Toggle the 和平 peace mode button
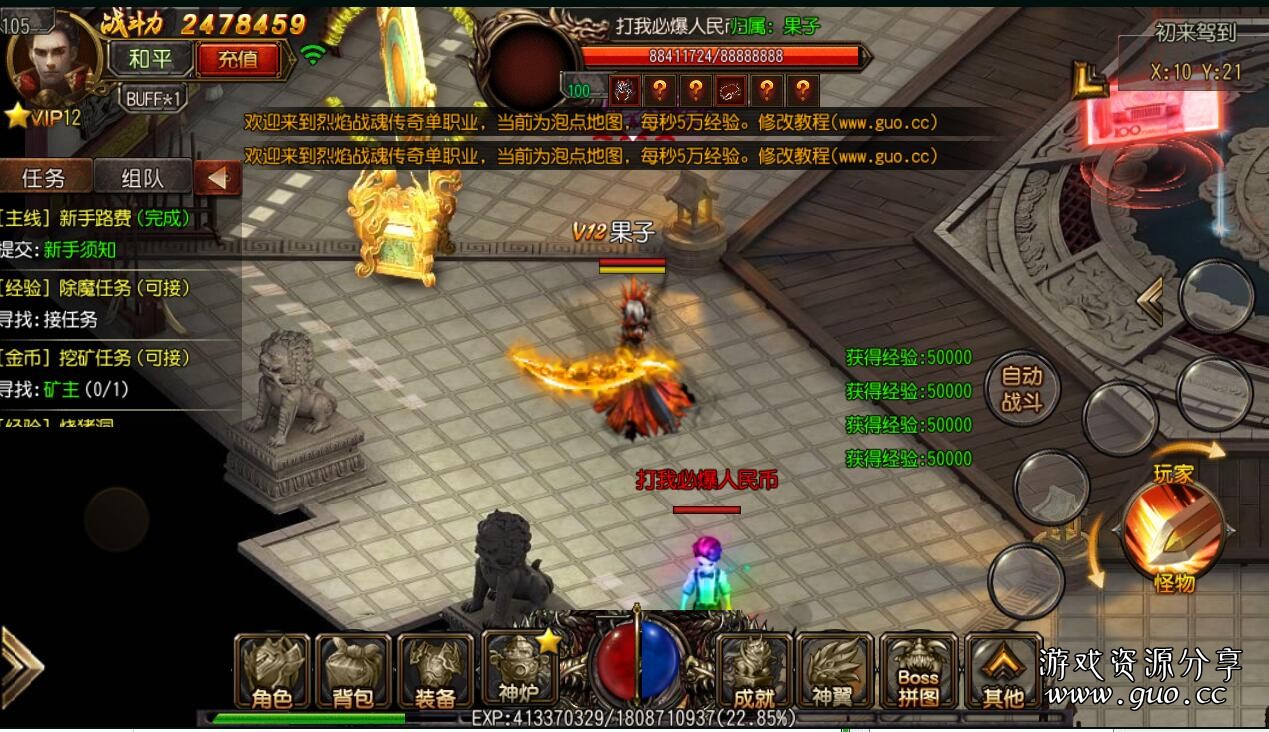The height and width of the screenshot is (732, 1269). point(151,59)
